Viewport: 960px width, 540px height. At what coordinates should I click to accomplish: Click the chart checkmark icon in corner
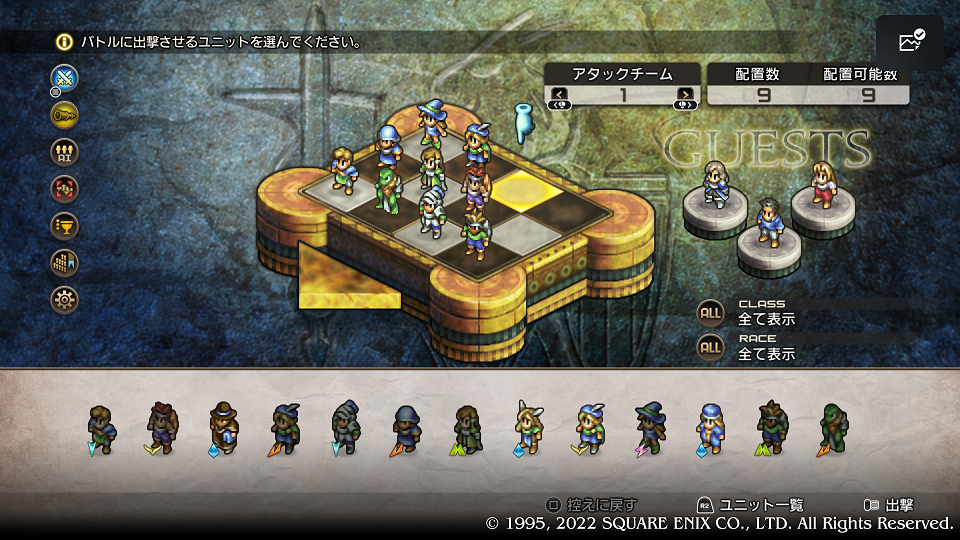(x=910, y=42)
